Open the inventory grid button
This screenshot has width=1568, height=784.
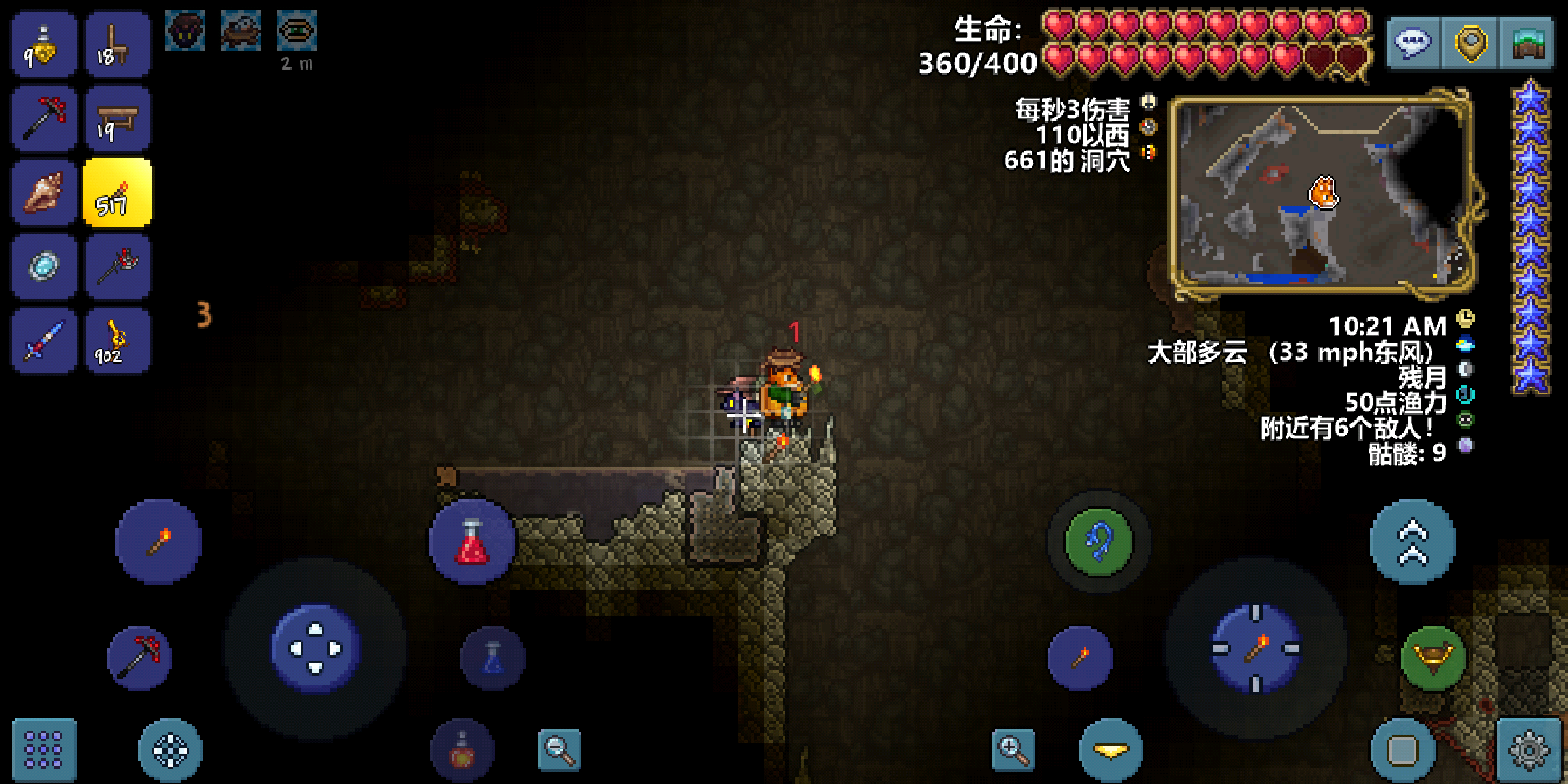click(x=44, y=749)
